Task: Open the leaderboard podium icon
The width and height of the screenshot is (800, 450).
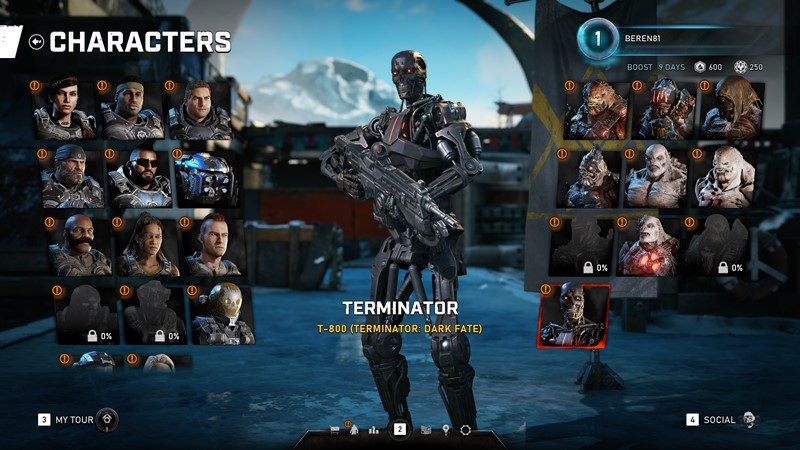Action: click(x=374, y=430)
